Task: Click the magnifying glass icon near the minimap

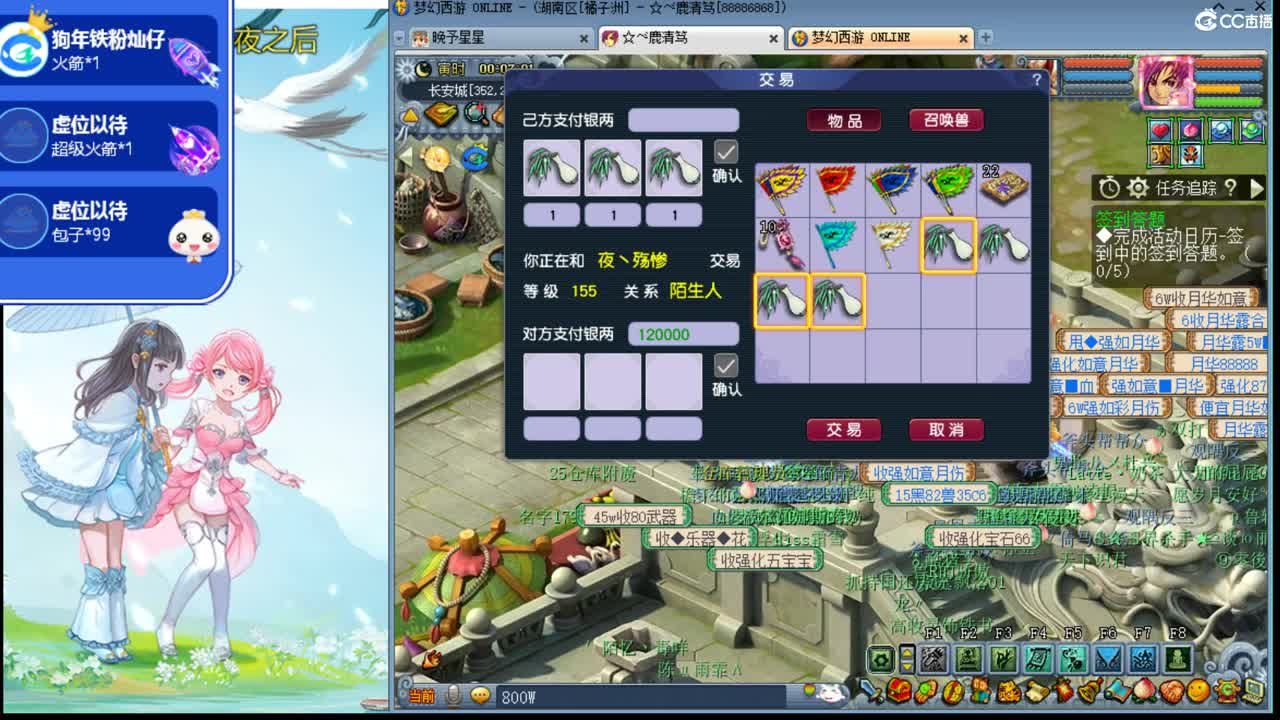Action: pyautogui.click(x=474, y=112)
